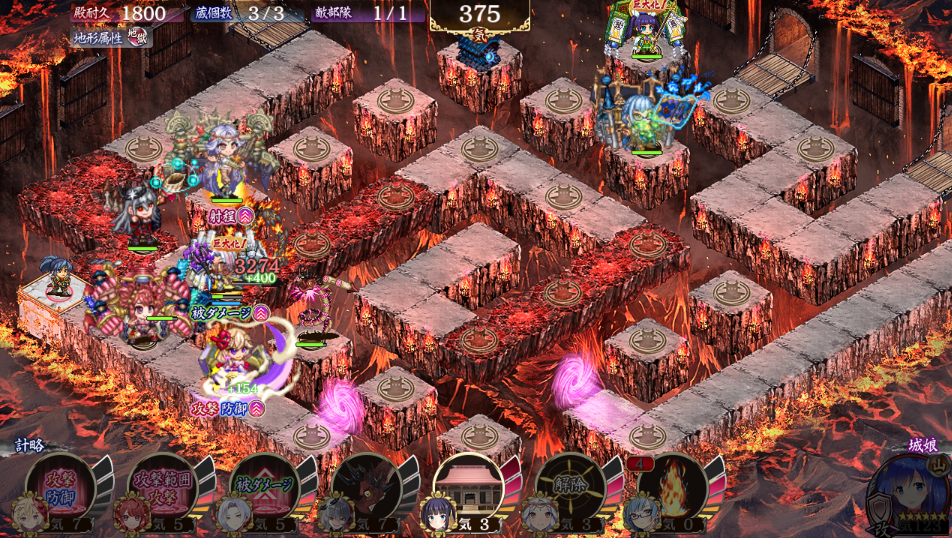Image resolution: width=952 pixels, height=538 pixels.
Task: Activate the 攻撃 防御 stratagem icon
Action: pyautogui.click(x=61, y=487)
